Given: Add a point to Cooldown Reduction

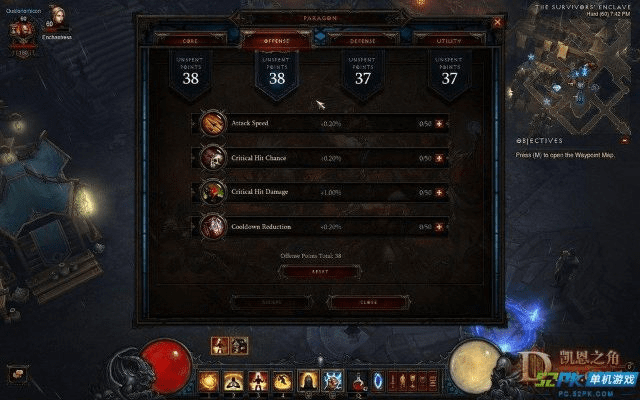Looking at the screenshot, I should [438, 227].
